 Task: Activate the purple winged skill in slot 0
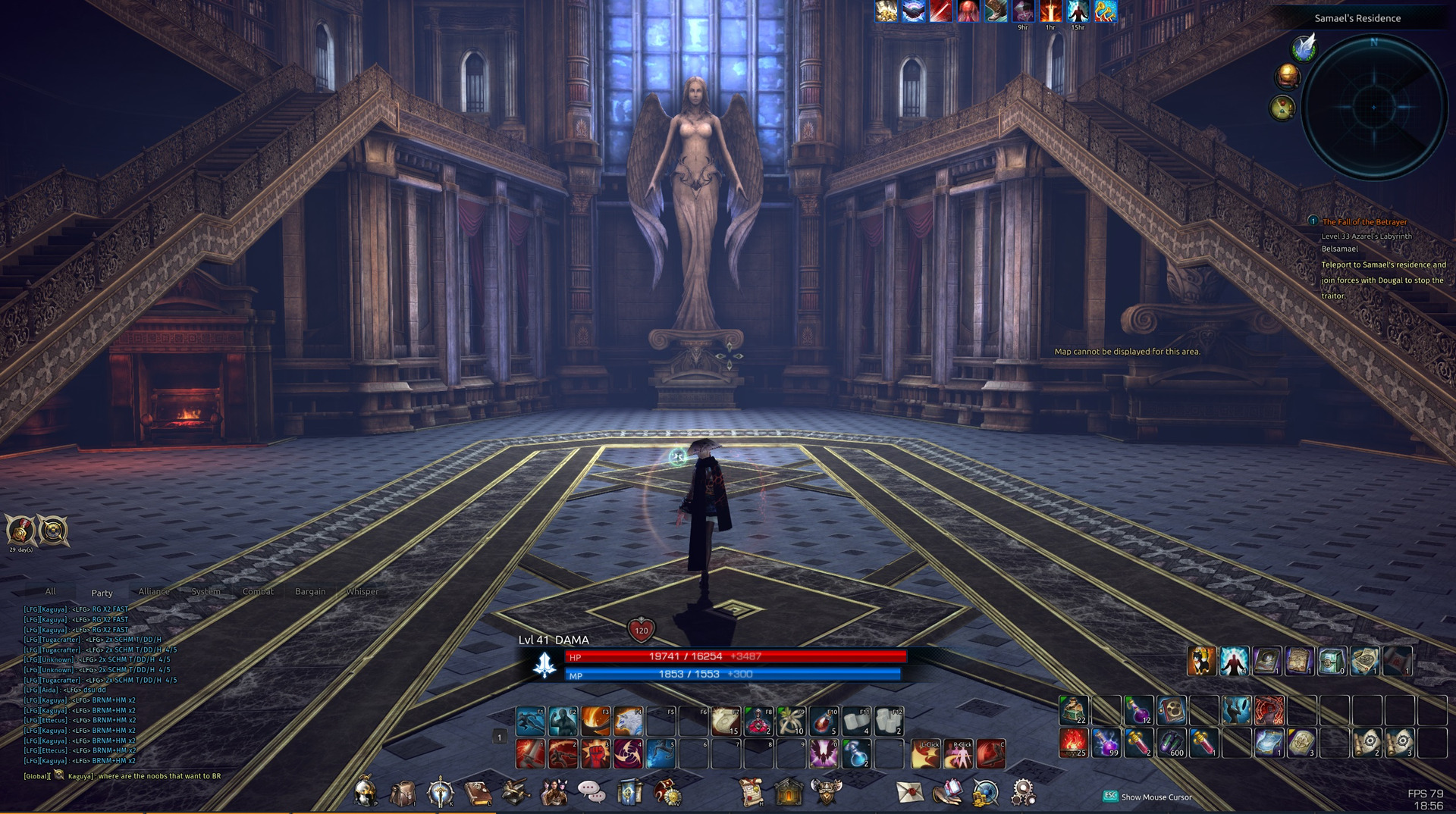pos(824,753)
